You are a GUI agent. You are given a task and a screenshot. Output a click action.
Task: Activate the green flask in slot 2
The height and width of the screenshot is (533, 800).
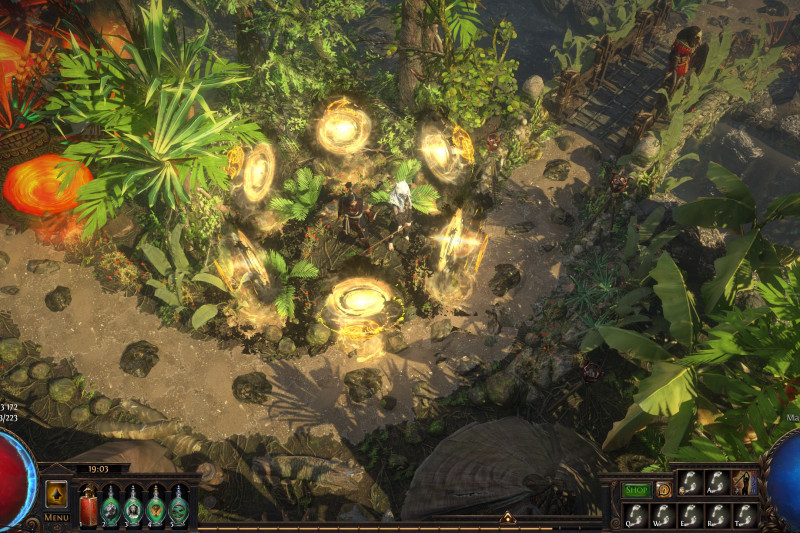click(111, 506)
